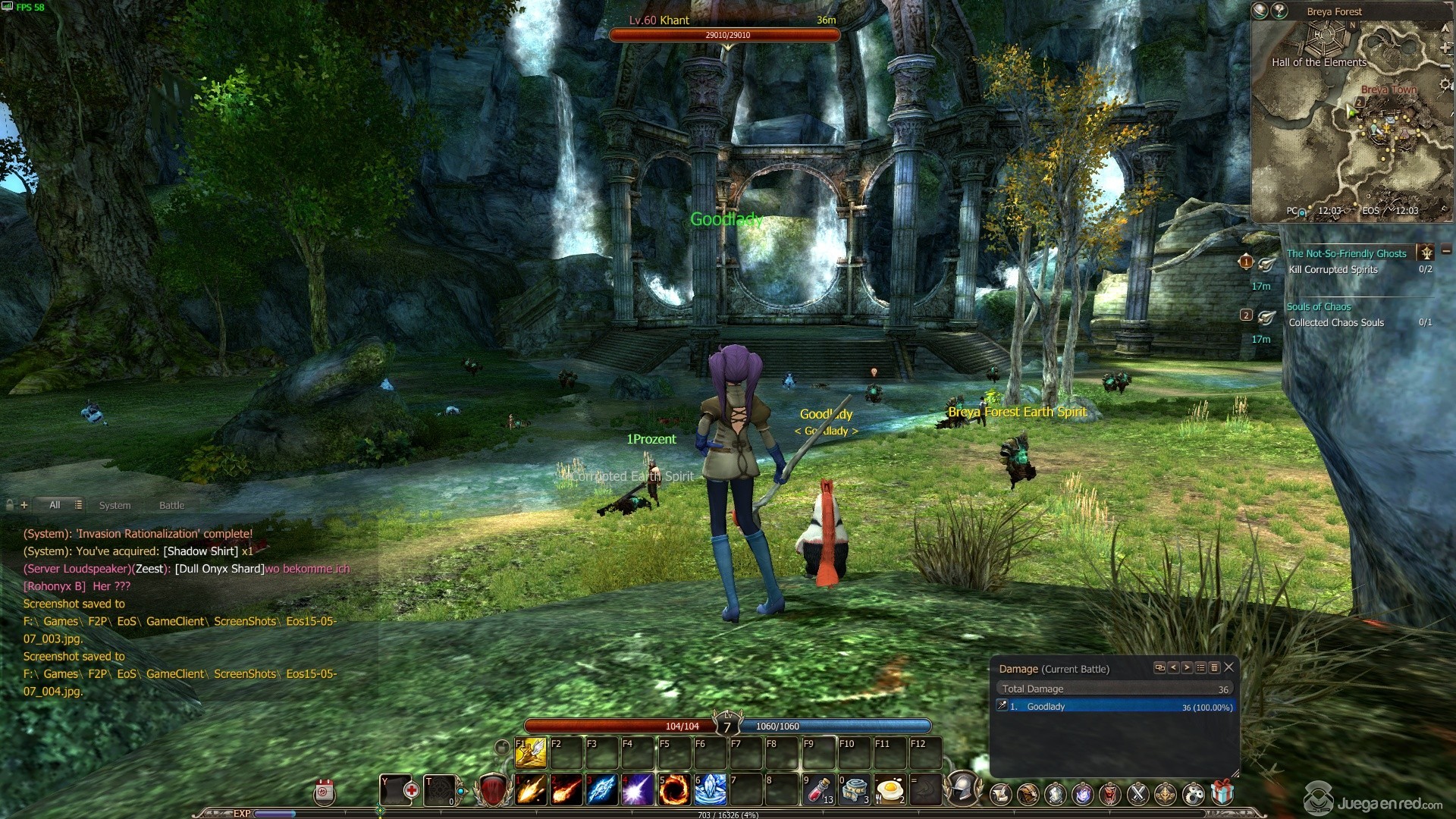The height and width of the screenshot is (819, 1456).
Task: Open the inventory bag icon
Action: pos(1030,794)
